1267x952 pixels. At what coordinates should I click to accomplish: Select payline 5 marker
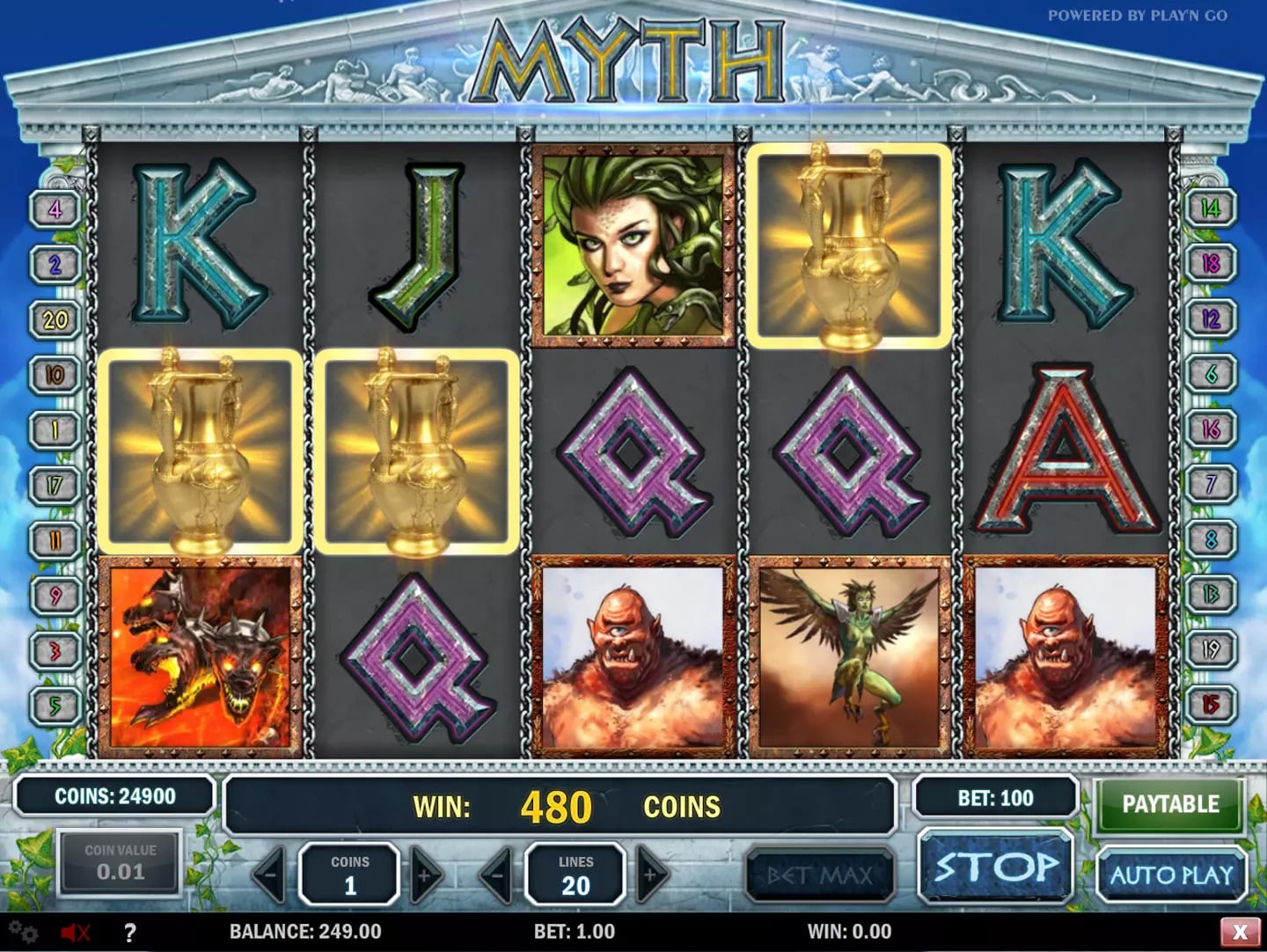55,705
